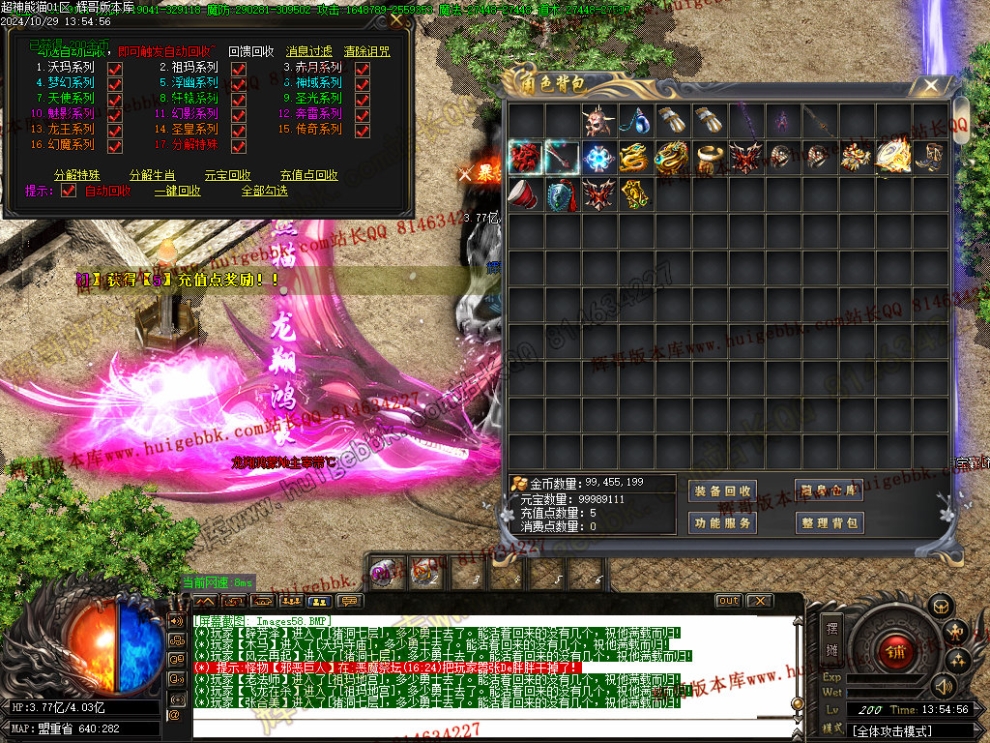Close the 角色背包 inventory window
The image size is (990, 743).
931,86
